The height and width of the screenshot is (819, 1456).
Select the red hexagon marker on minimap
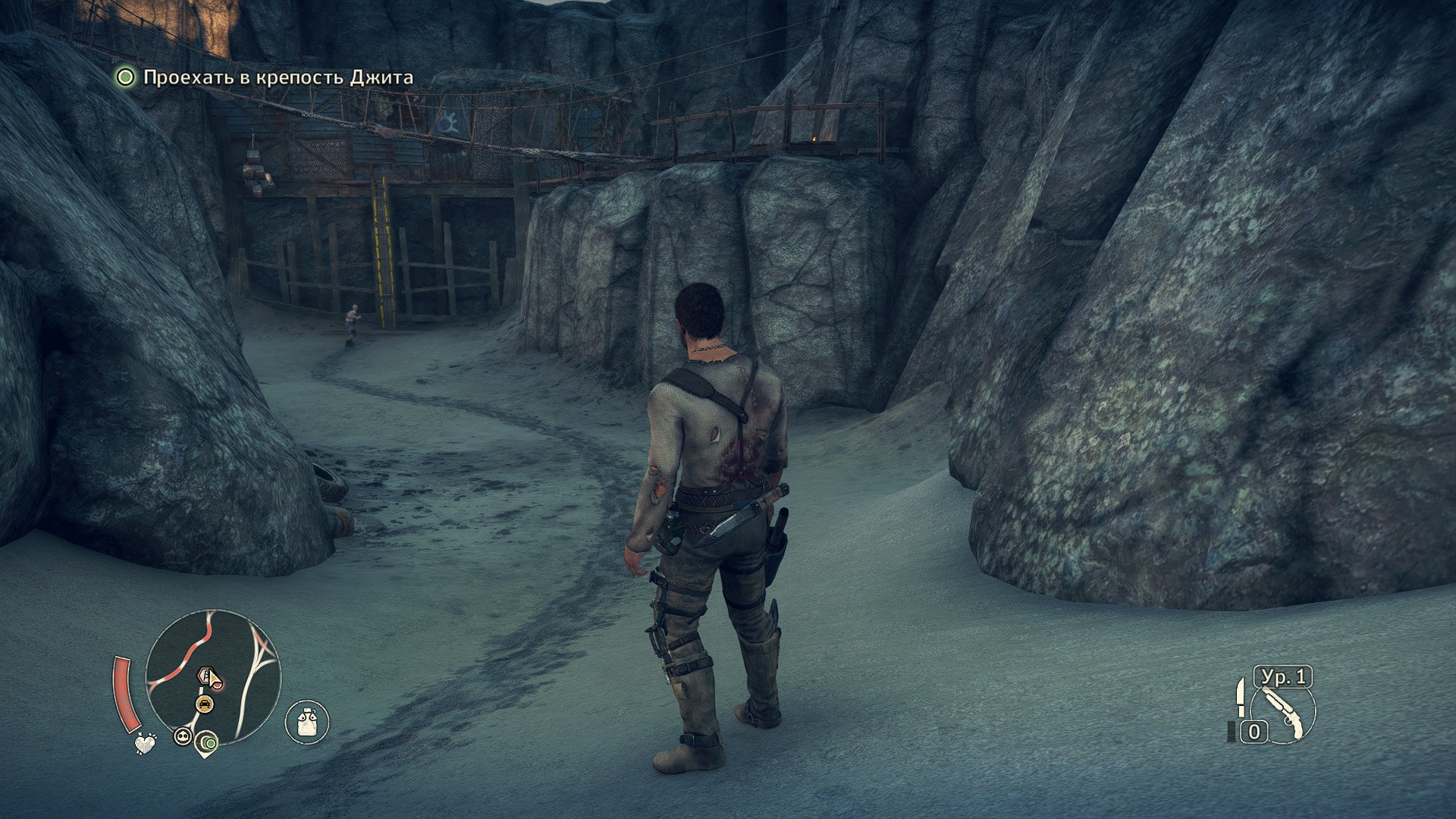point(204,675)
